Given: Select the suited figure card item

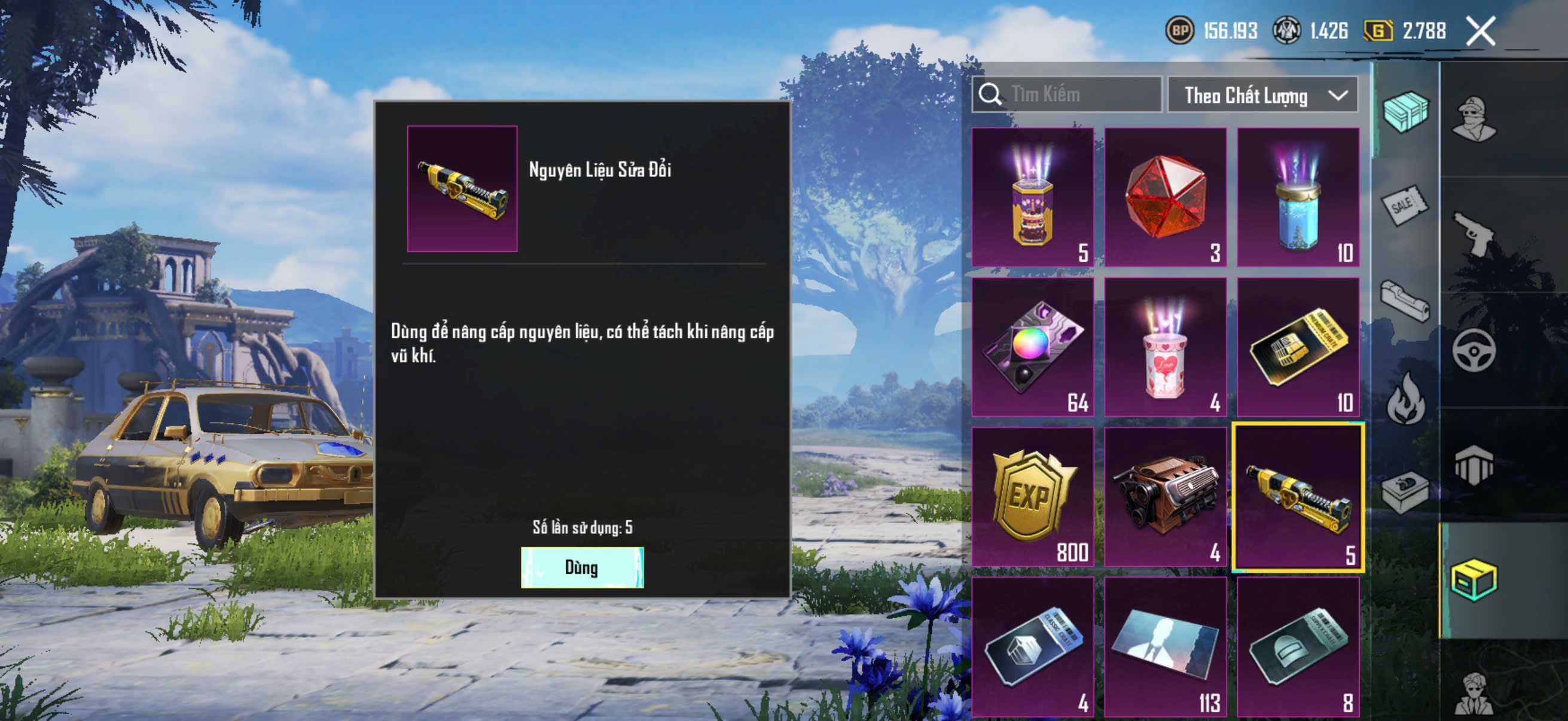Looking at the screenshot, I should pyautogui.click(x=1165, y=646).
